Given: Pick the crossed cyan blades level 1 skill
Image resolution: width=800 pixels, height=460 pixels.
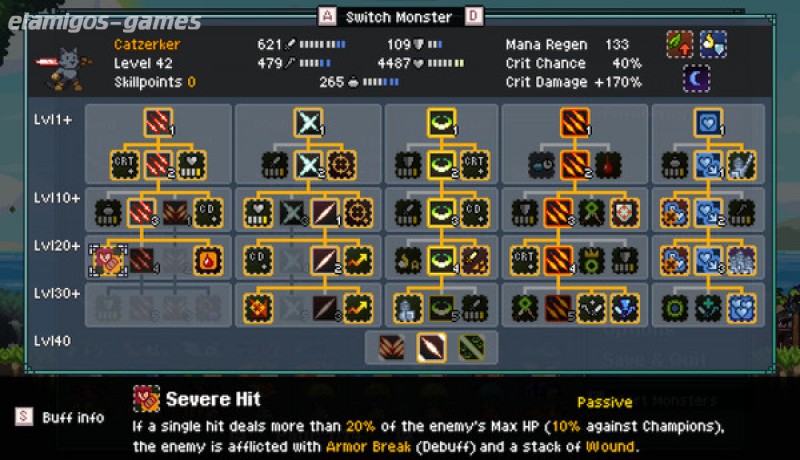Looking at the screenshot, I should [308, 122].
